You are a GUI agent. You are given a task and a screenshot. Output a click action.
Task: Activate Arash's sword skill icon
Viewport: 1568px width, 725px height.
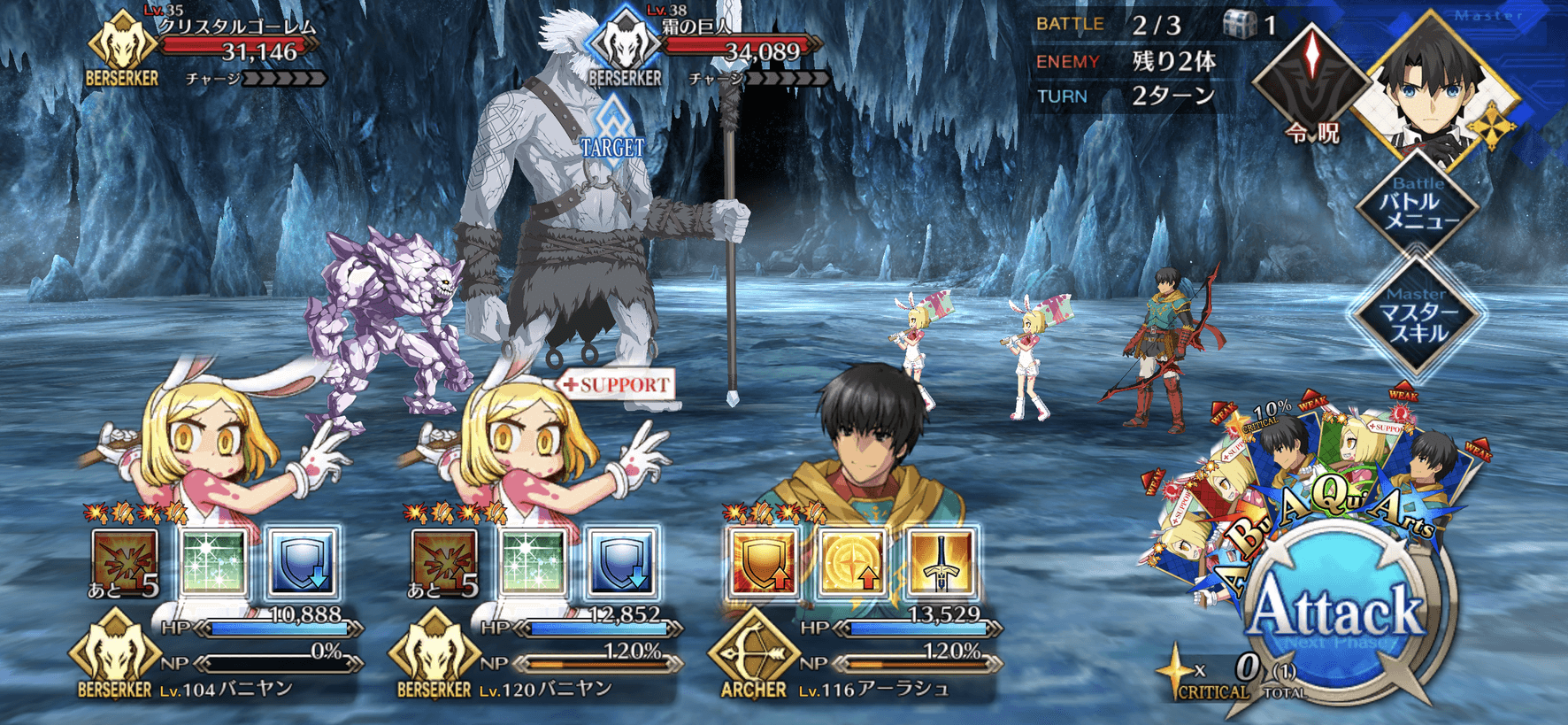[941, 561]
